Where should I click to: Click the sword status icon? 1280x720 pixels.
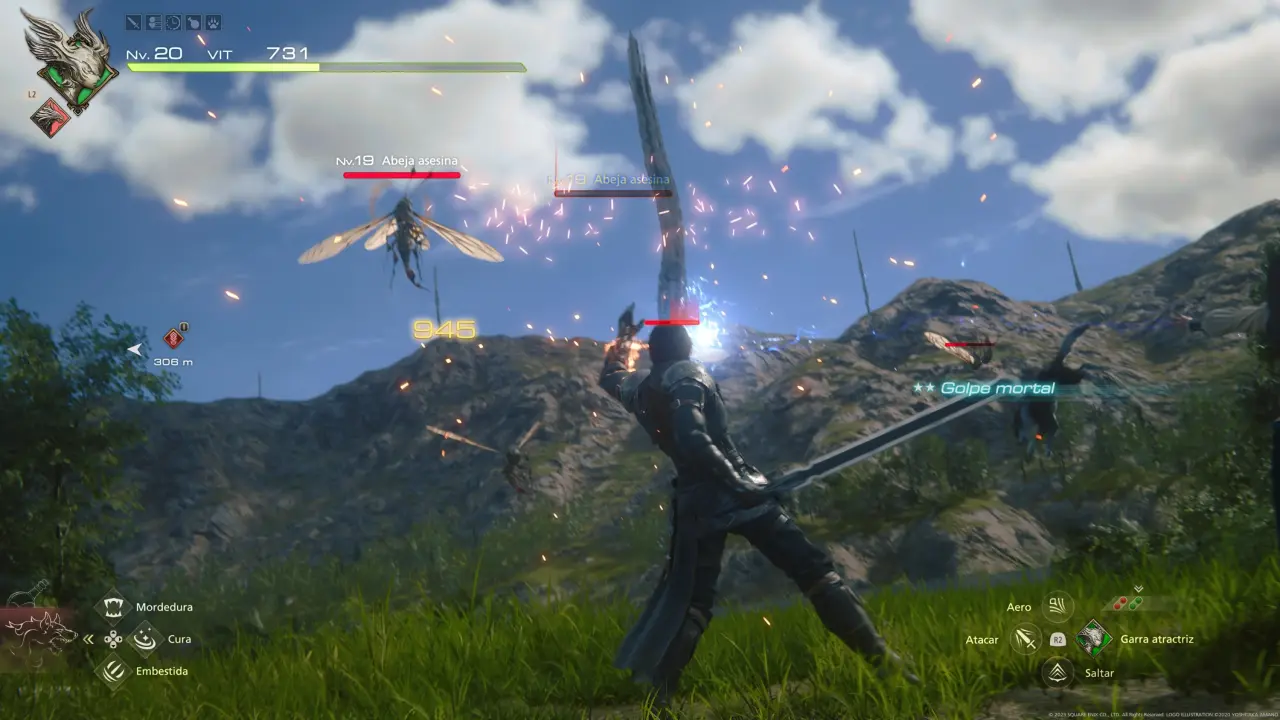pyautogui.click(x=134, y=22)
